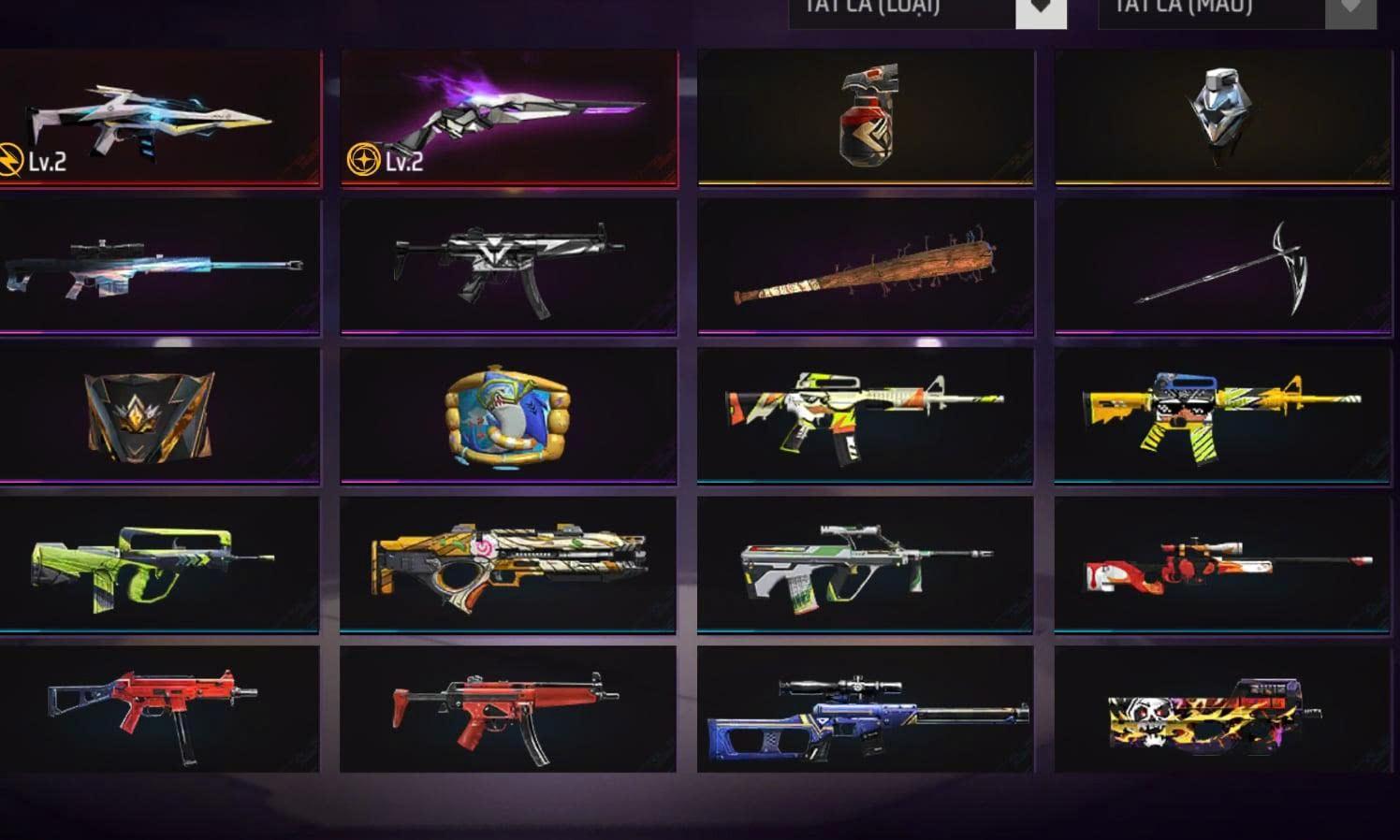This screenshot has height=840, width=1400.
Task: Open the "TẤT CẢ (MÀU)" color filter dropdown
Action: [1235, 9]
